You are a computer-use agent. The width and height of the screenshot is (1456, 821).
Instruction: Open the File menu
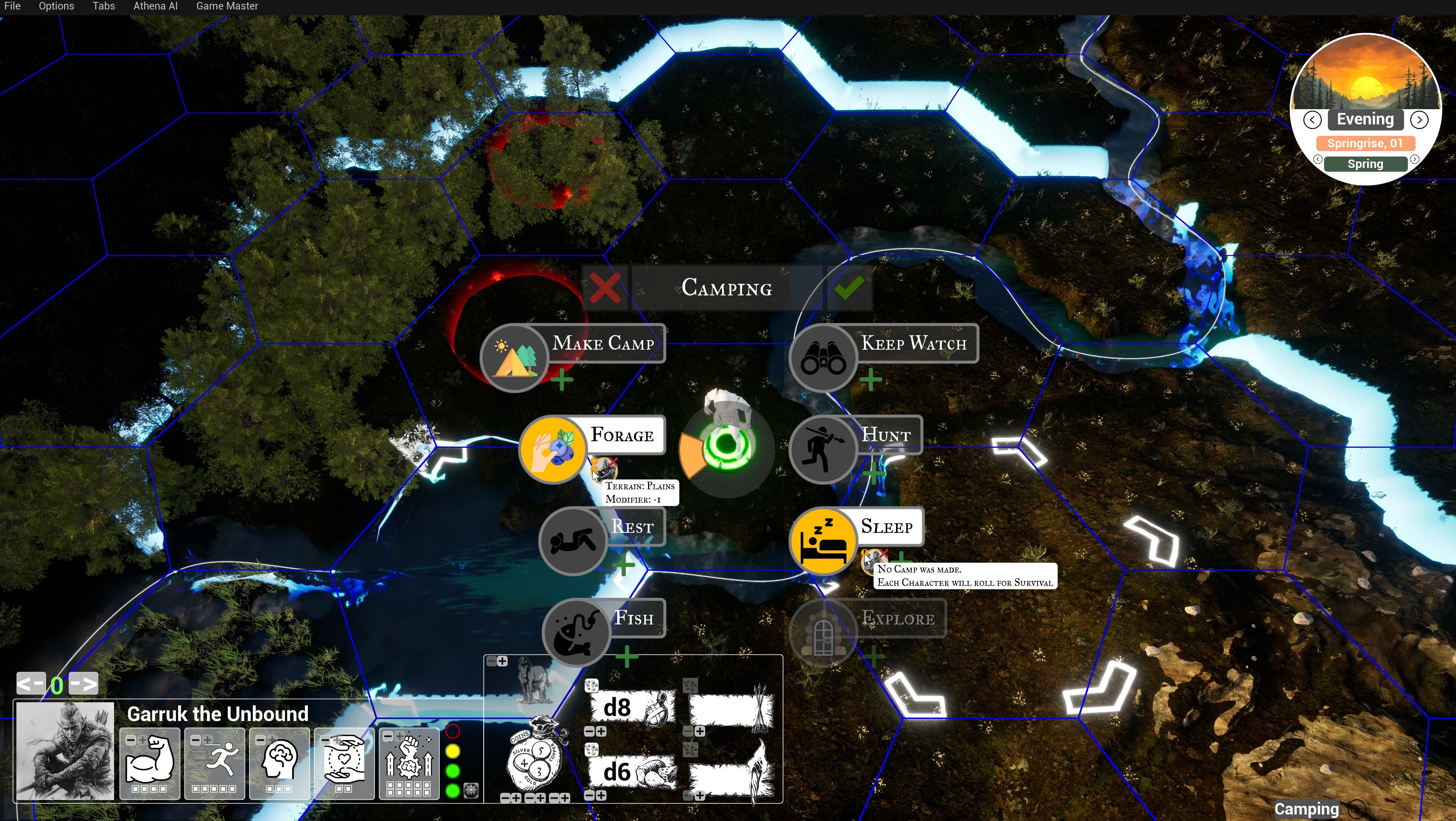click(12, 6)
